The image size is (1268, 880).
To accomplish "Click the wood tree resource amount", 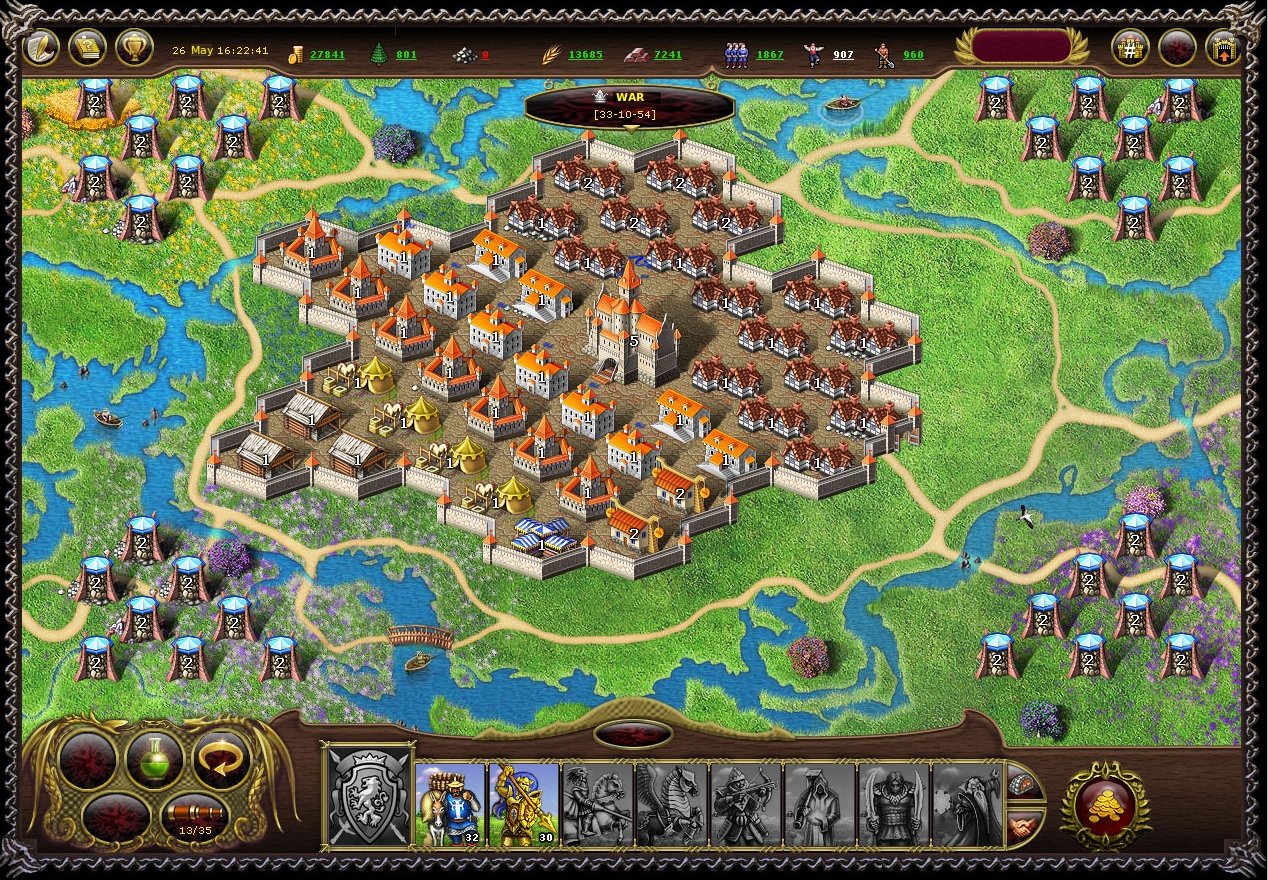I will 406,55.
